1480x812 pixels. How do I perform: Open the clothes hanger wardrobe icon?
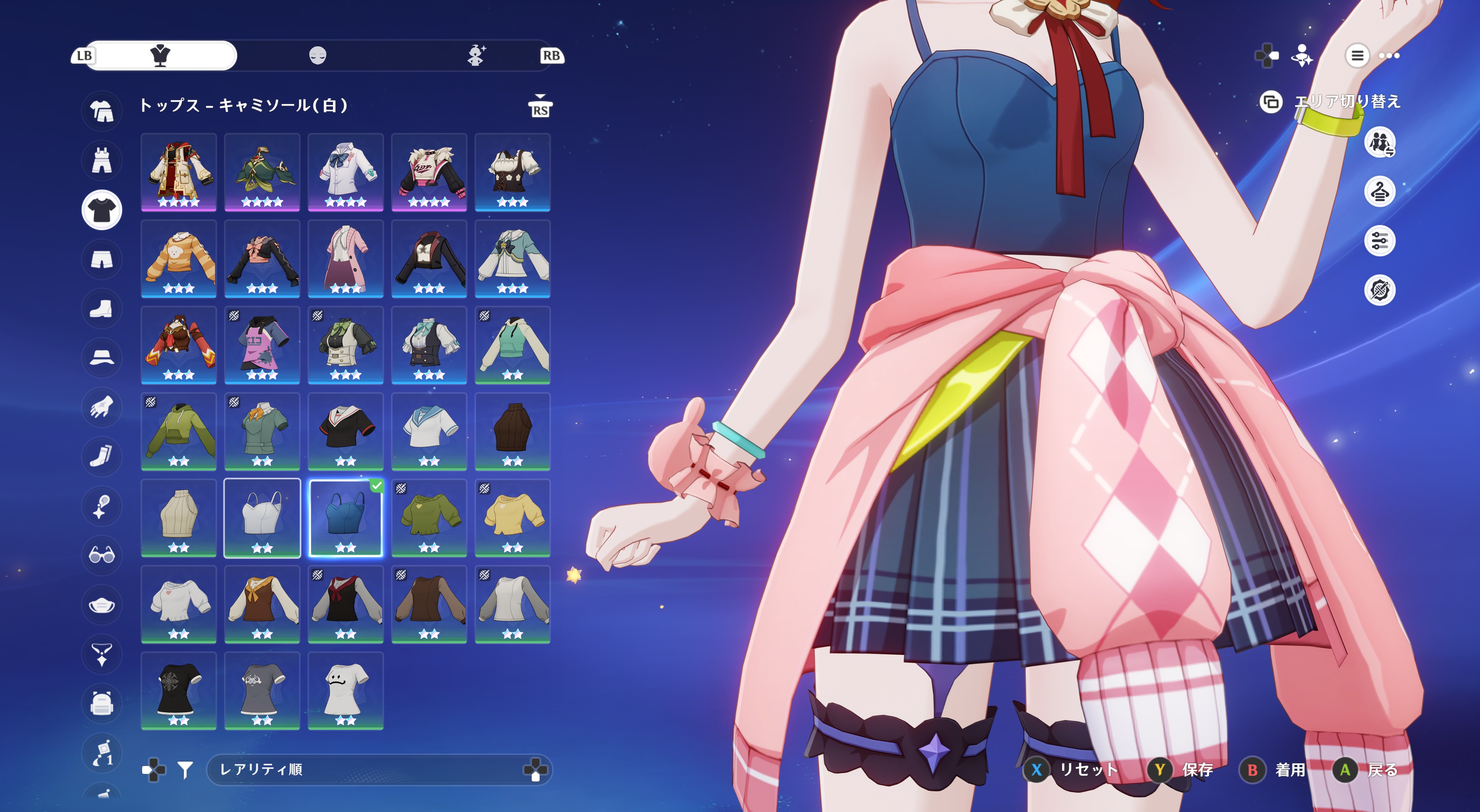point(1379,192)
